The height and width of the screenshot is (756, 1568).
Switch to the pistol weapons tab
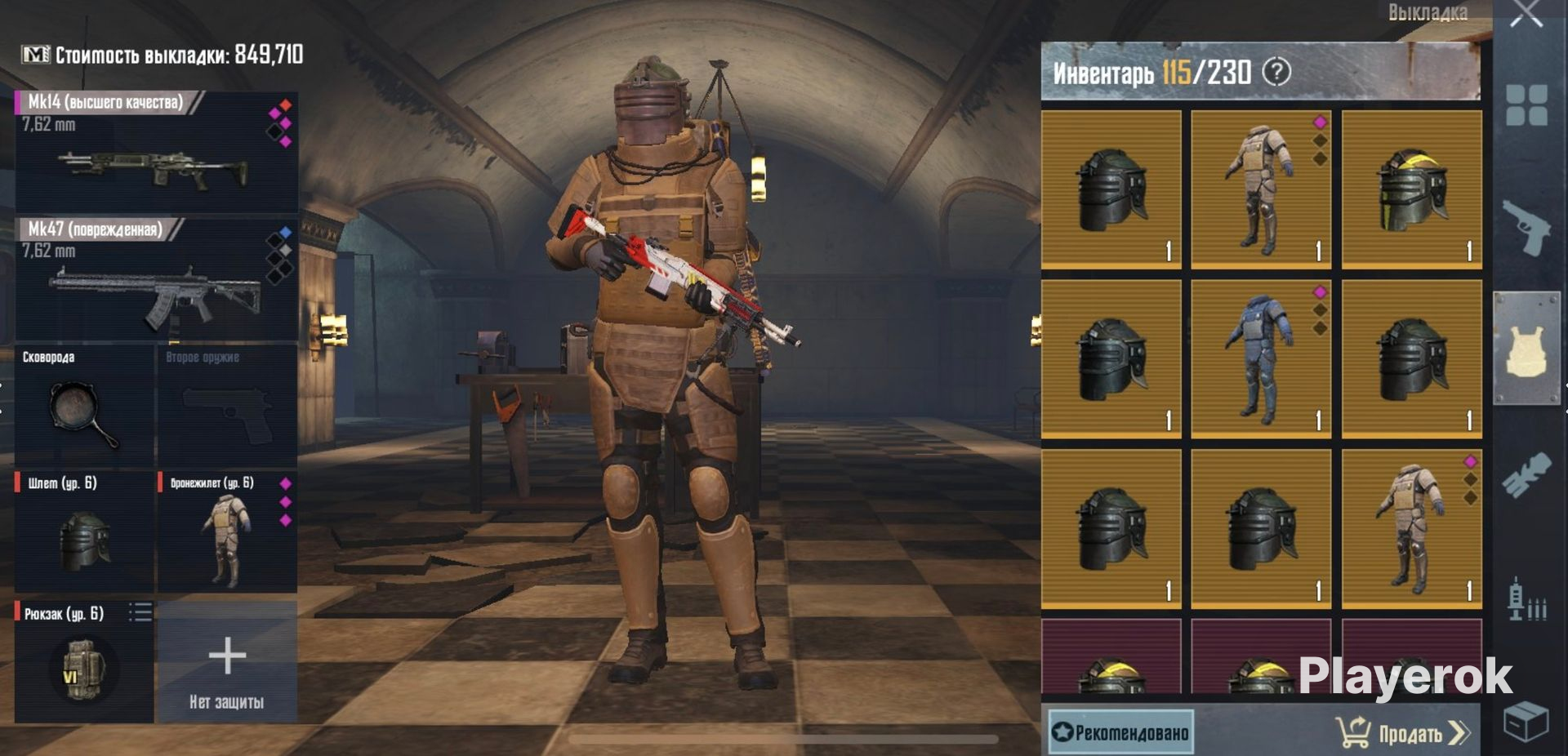click(x=1525, y=226)
